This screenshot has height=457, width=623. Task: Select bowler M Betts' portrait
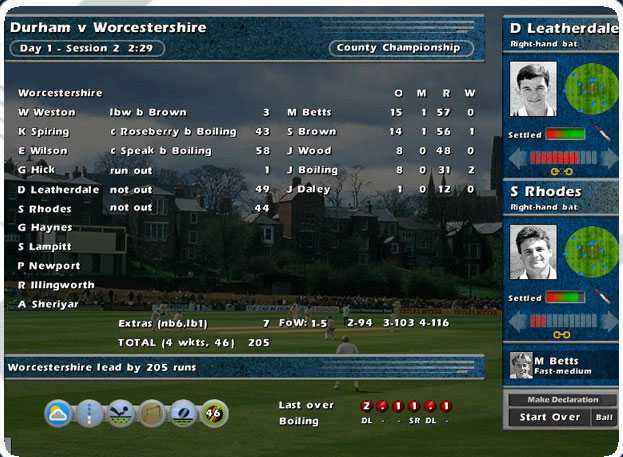pyautogui.click(x=521, y=366)
